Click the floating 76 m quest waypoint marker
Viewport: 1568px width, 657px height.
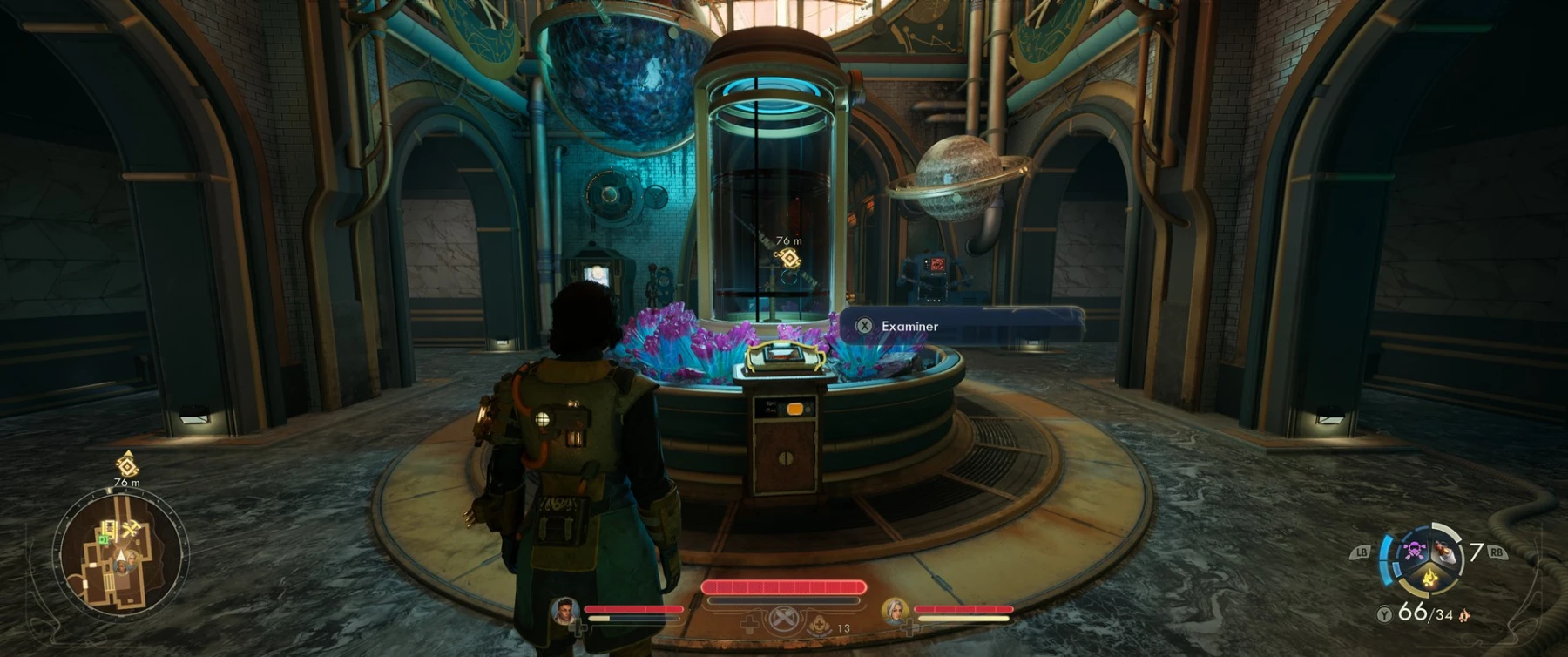coord(790,258)
